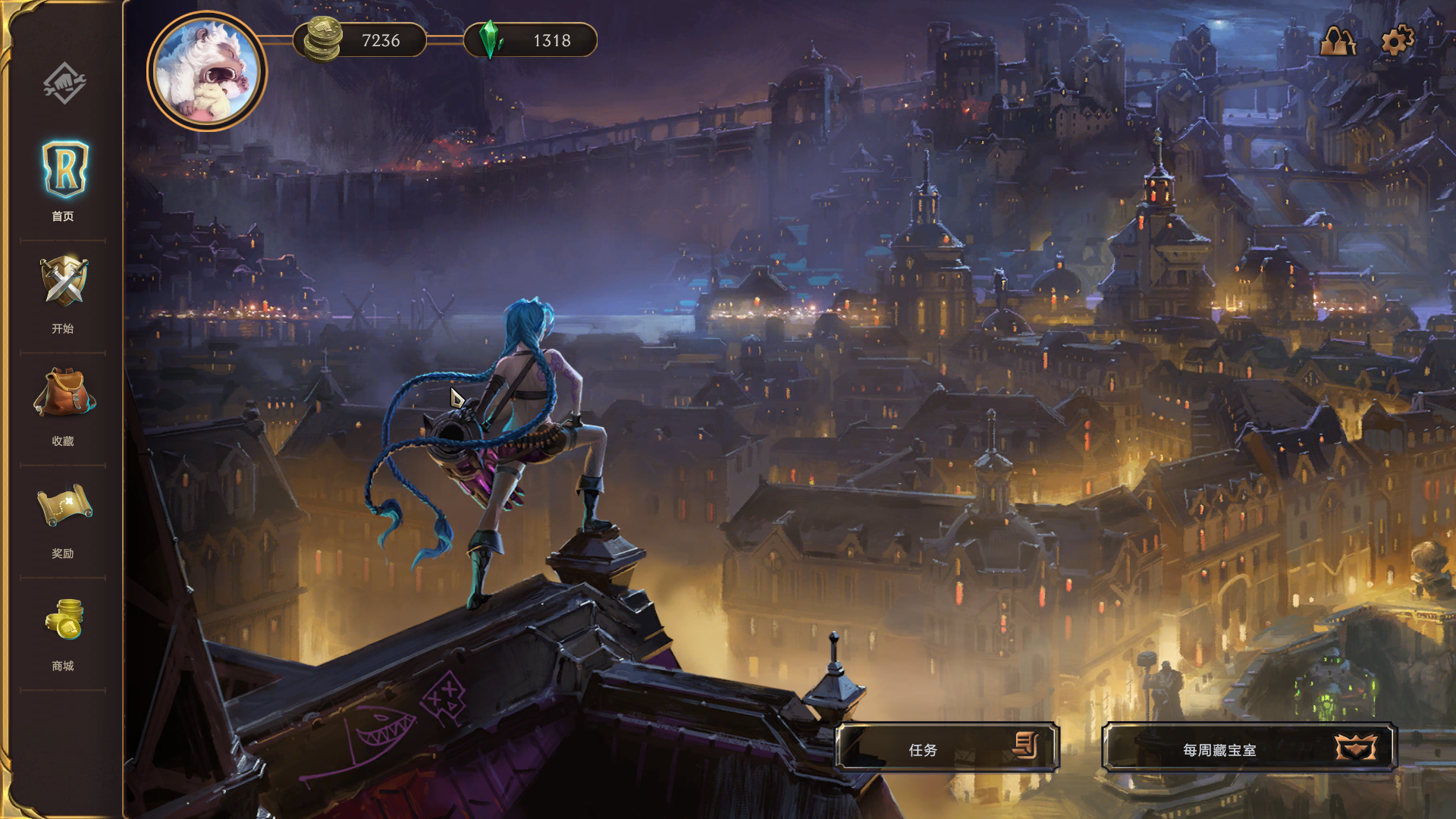Select 开始 with crossed swords shield
1456x819 pixels.
coord(64,293)
